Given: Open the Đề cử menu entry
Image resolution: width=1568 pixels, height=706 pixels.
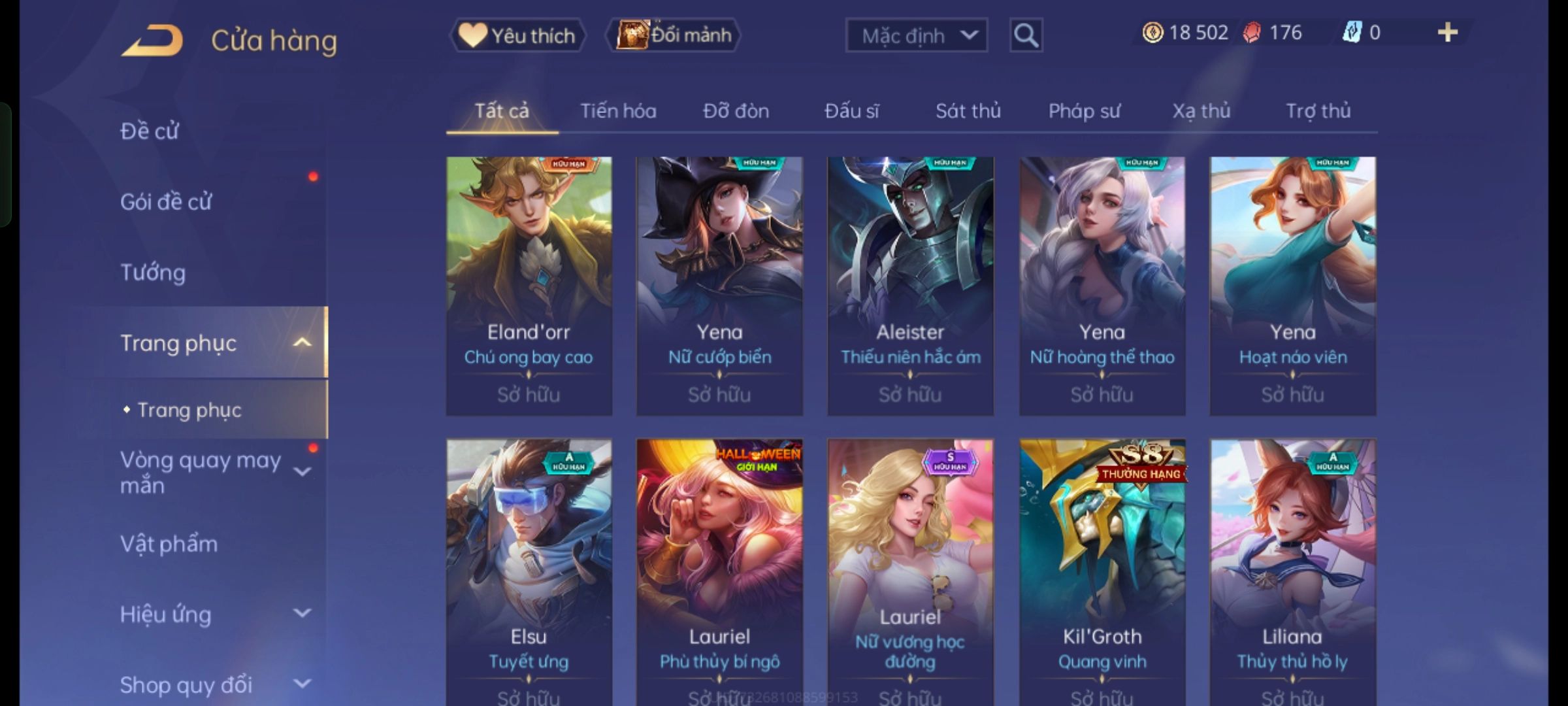Looking at the screenshot, I should click(x=150, y=131).
